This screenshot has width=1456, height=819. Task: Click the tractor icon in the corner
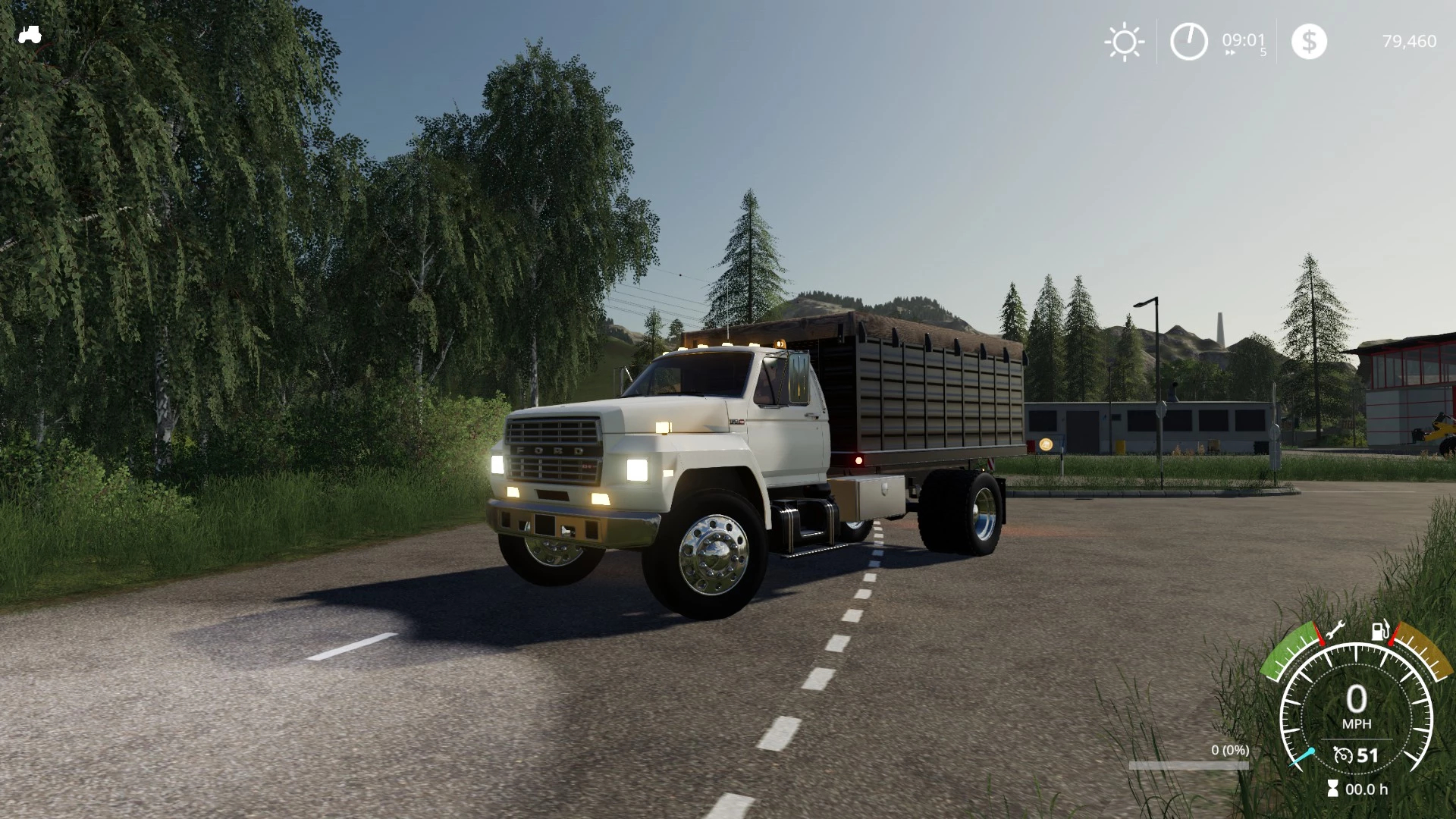point(30,35)
